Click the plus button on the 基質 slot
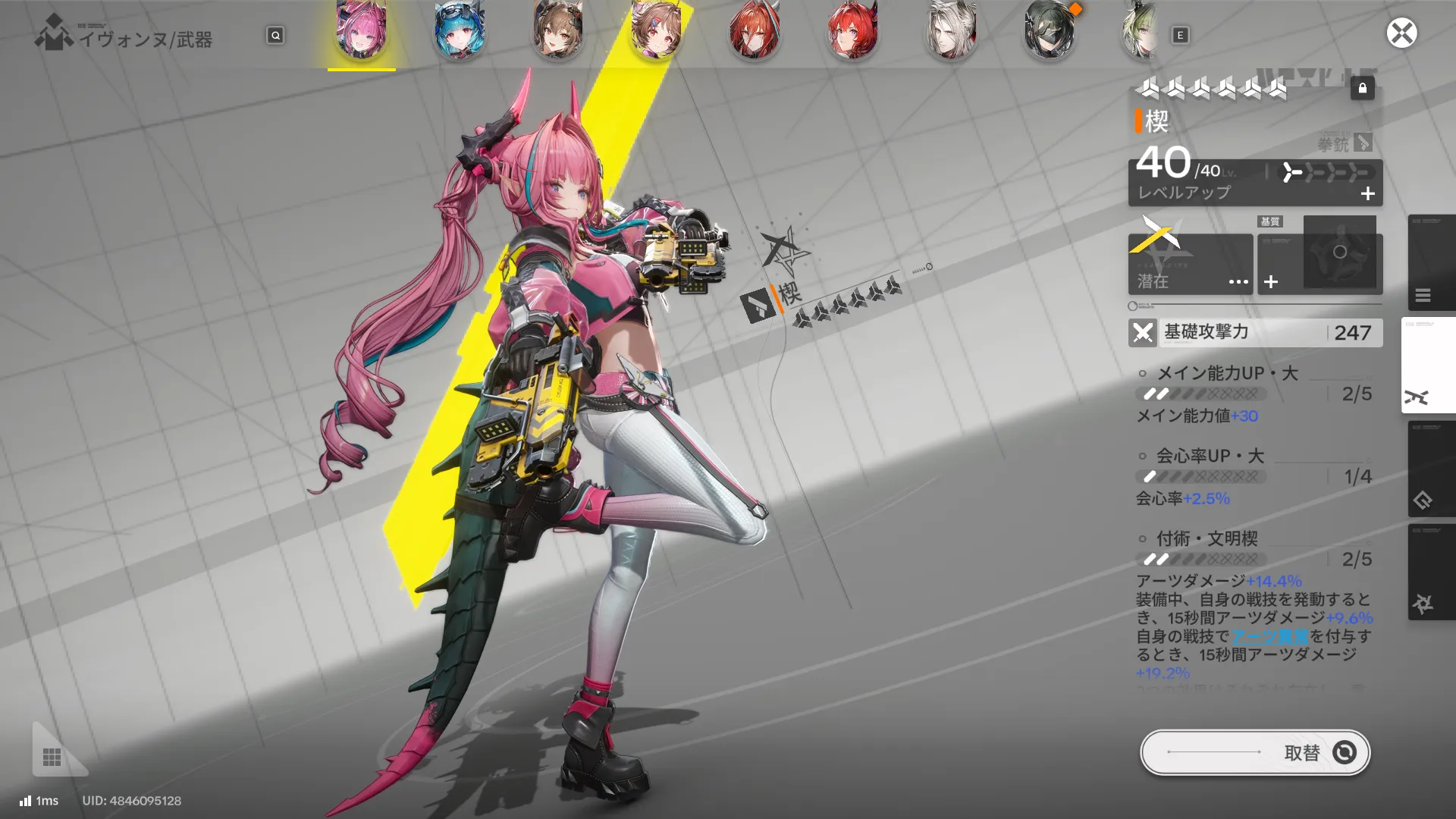The height and width of the screenshot is (819, 1456). click(1271, 281)
